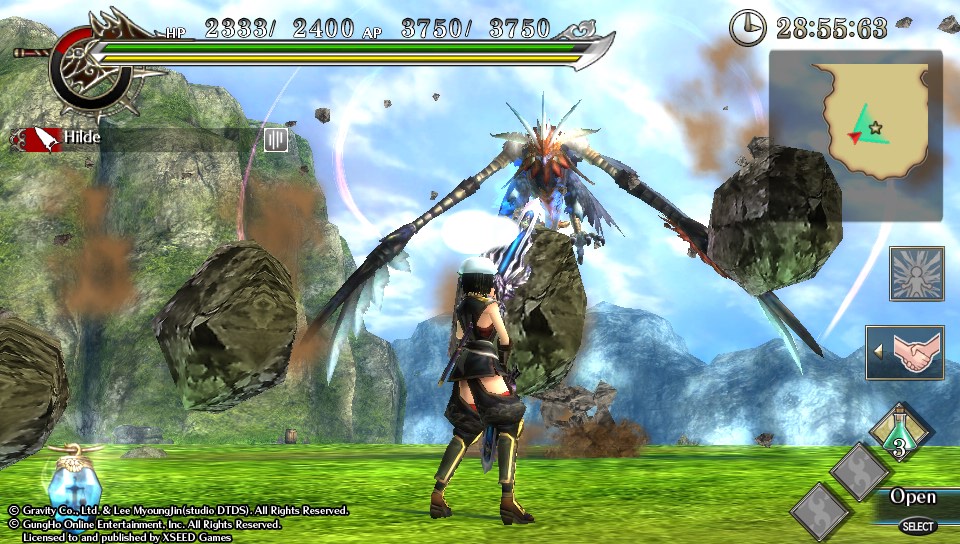
Task: Click the minimap in the corner
Action: [856, 134]
